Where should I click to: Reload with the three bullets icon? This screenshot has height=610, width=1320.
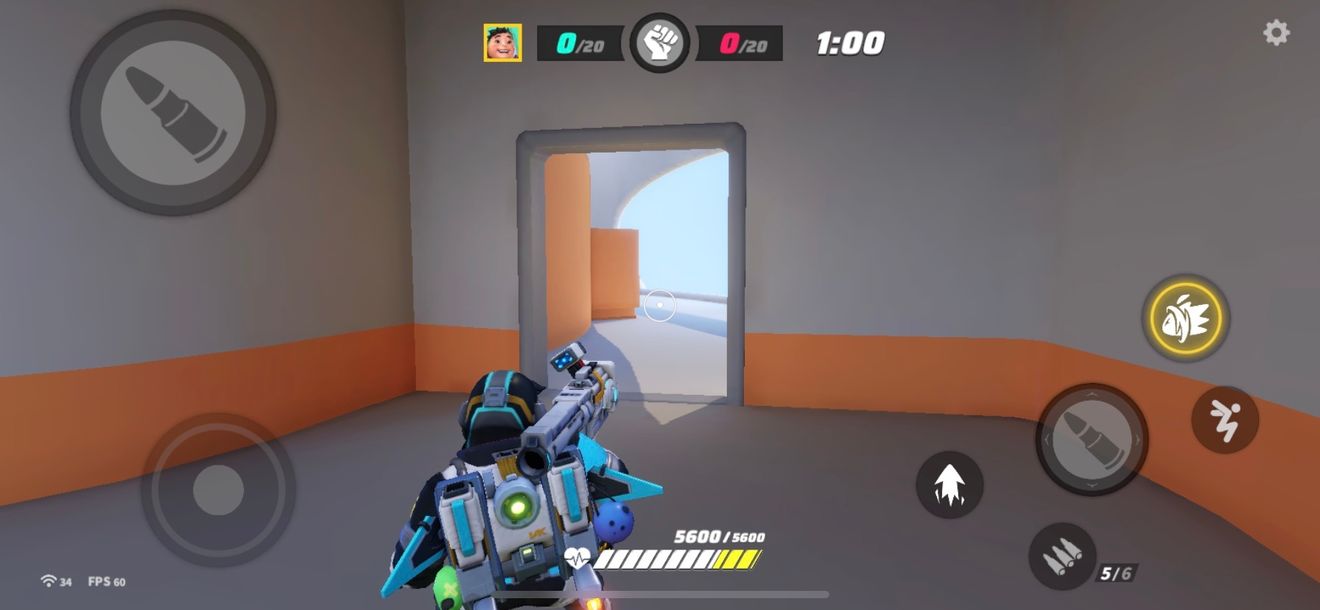click(1062, 556)
